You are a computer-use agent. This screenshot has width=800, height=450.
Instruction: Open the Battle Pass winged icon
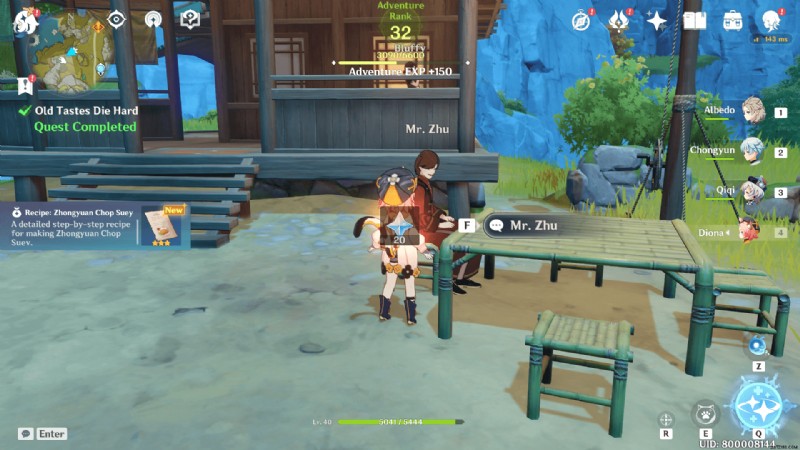(619, 20)
